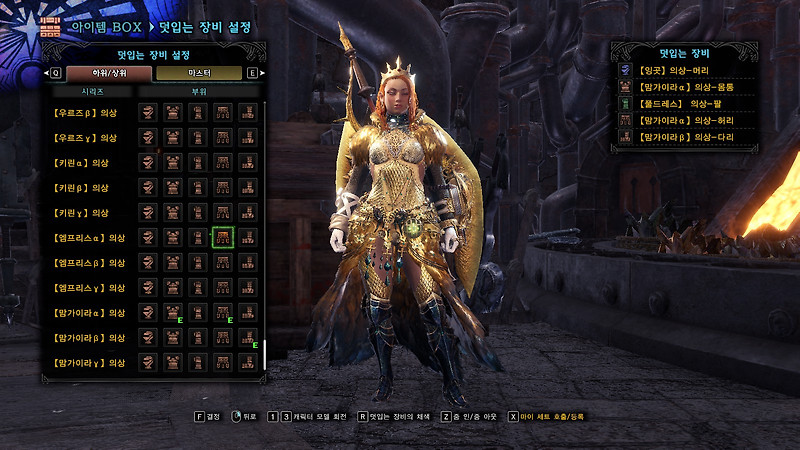Choose the equipped 맘가이라α waist piece
The width and height of the screenshot is (800, 450).
(x=222, y=313)
